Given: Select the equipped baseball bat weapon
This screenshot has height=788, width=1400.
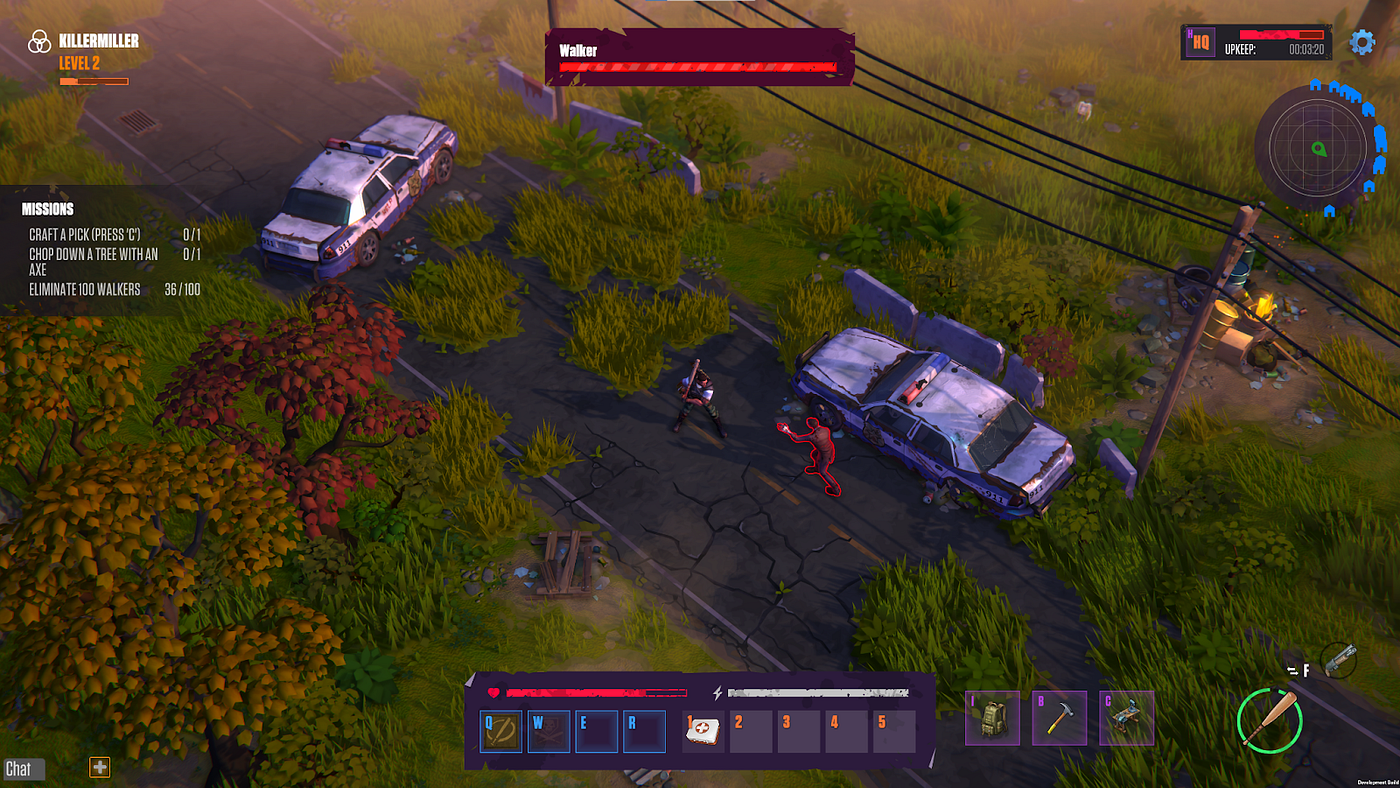Looking at the screenshot, I should (1269, 719).
